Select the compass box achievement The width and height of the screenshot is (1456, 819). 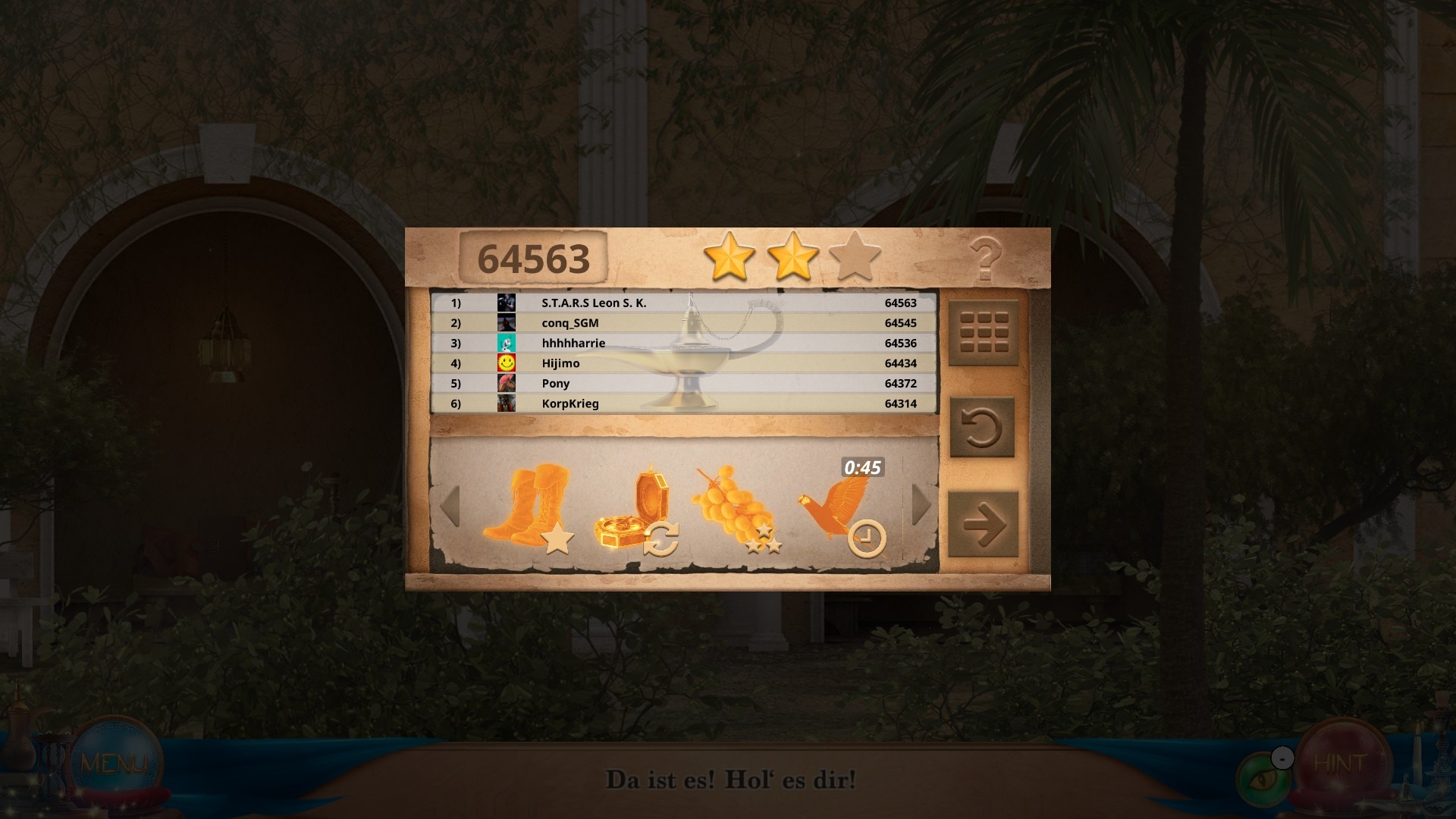click(635, 511)
